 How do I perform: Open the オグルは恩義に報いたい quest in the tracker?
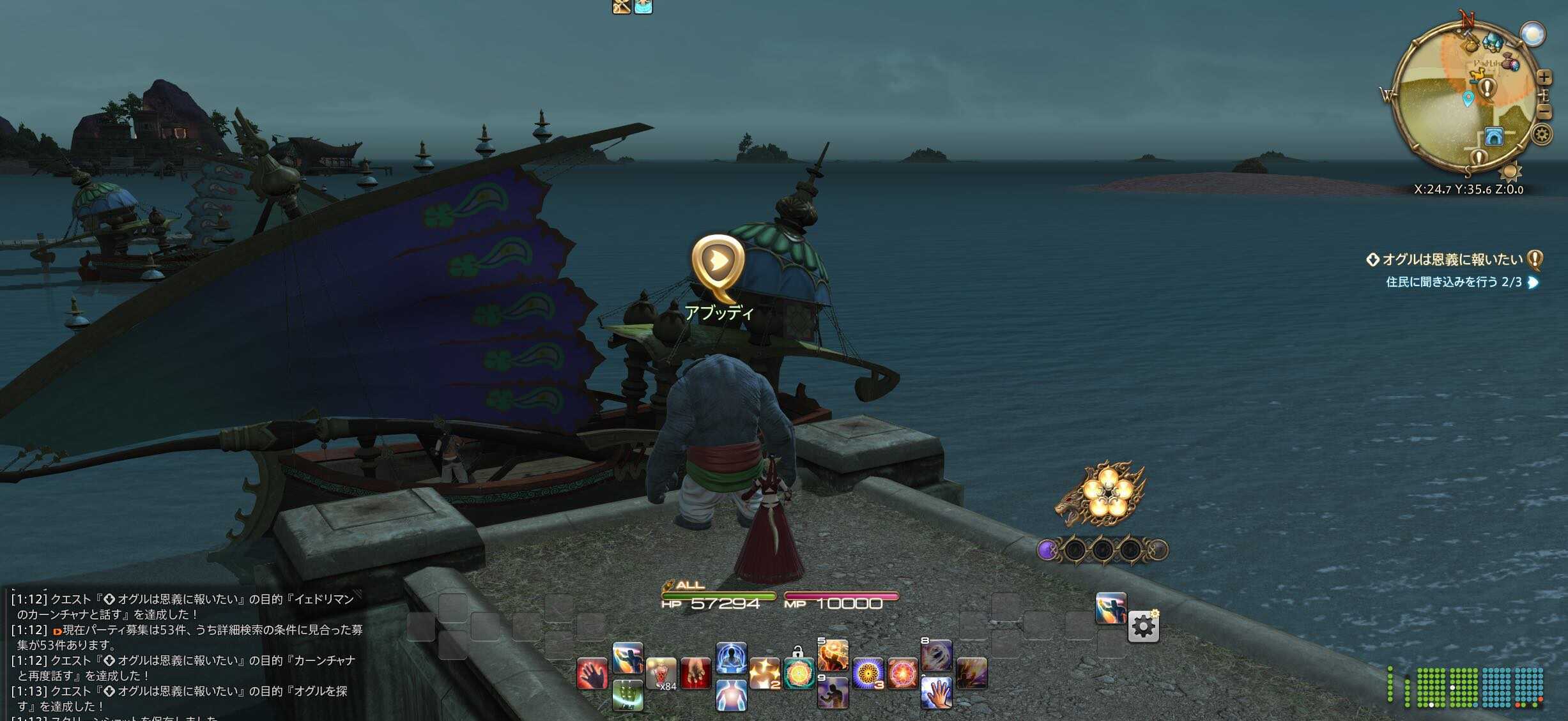point(1452,260)
